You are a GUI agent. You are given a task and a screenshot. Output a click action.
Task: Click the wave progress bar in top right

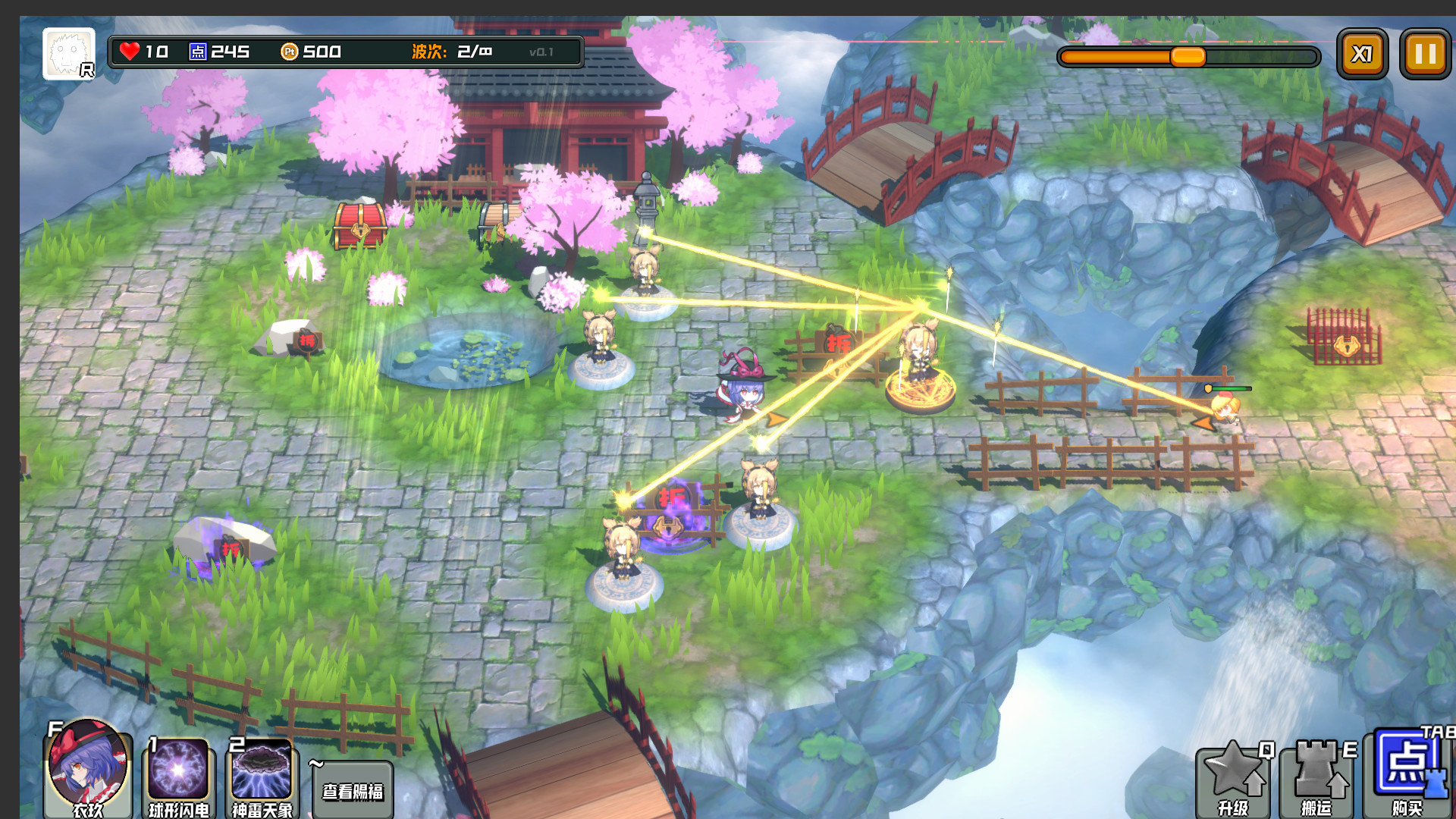coord(1189,55)
